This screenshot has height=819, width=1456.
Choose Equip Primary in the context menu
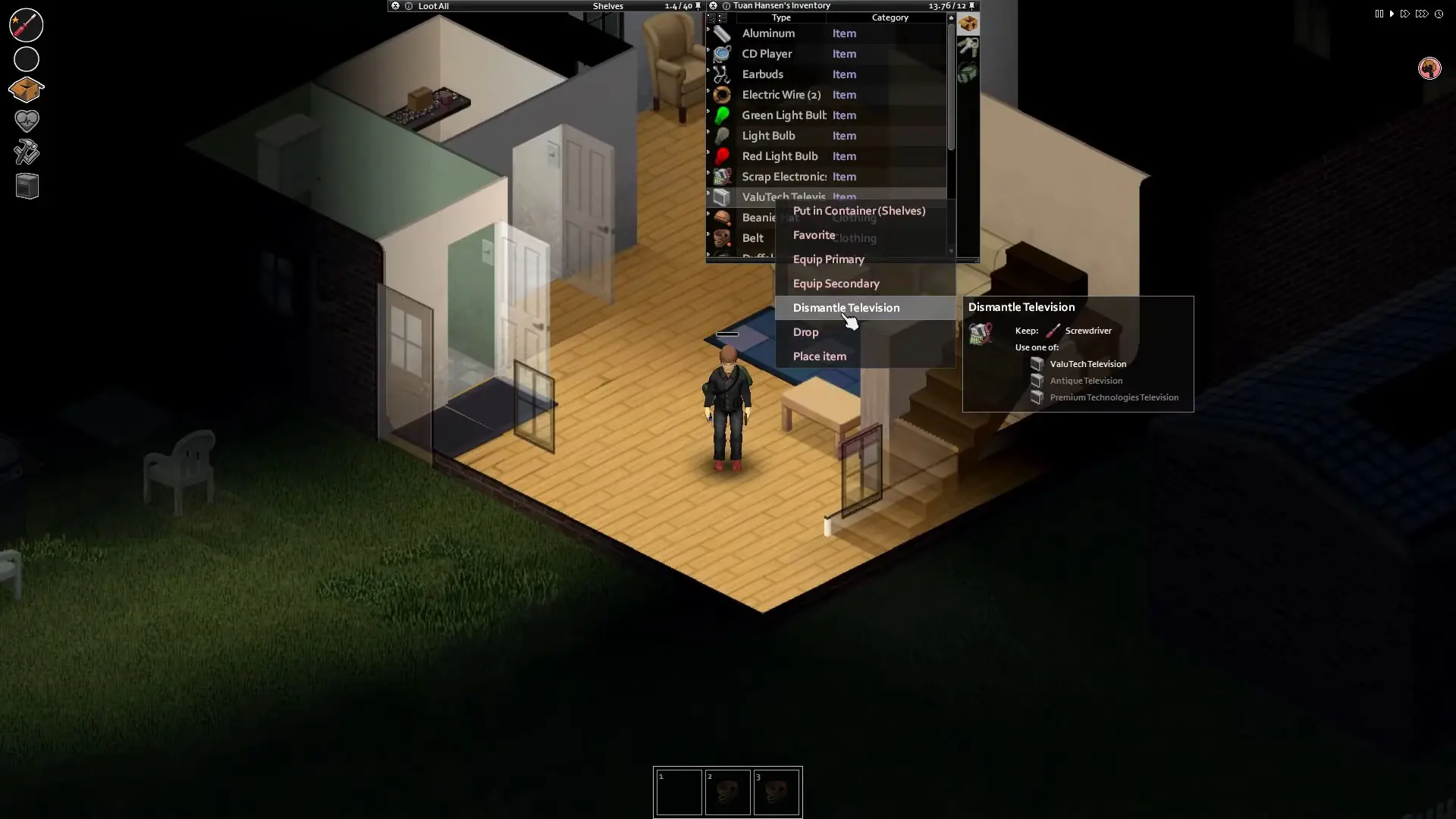coord(828,259)
